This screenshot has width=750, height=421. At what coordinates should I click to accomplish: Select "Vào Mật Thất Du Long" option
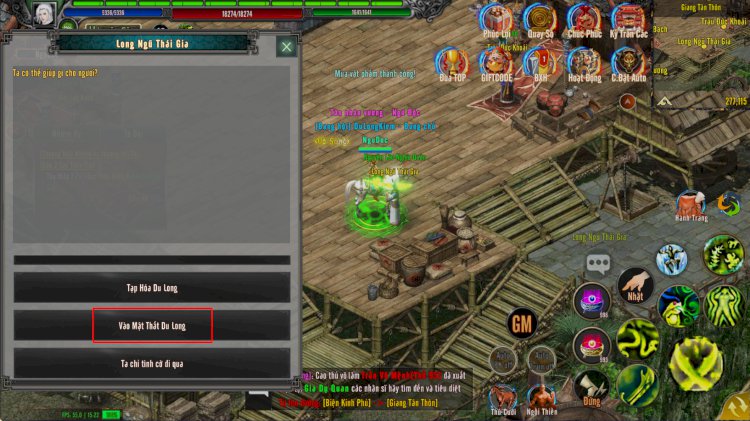tap(152, 326)
